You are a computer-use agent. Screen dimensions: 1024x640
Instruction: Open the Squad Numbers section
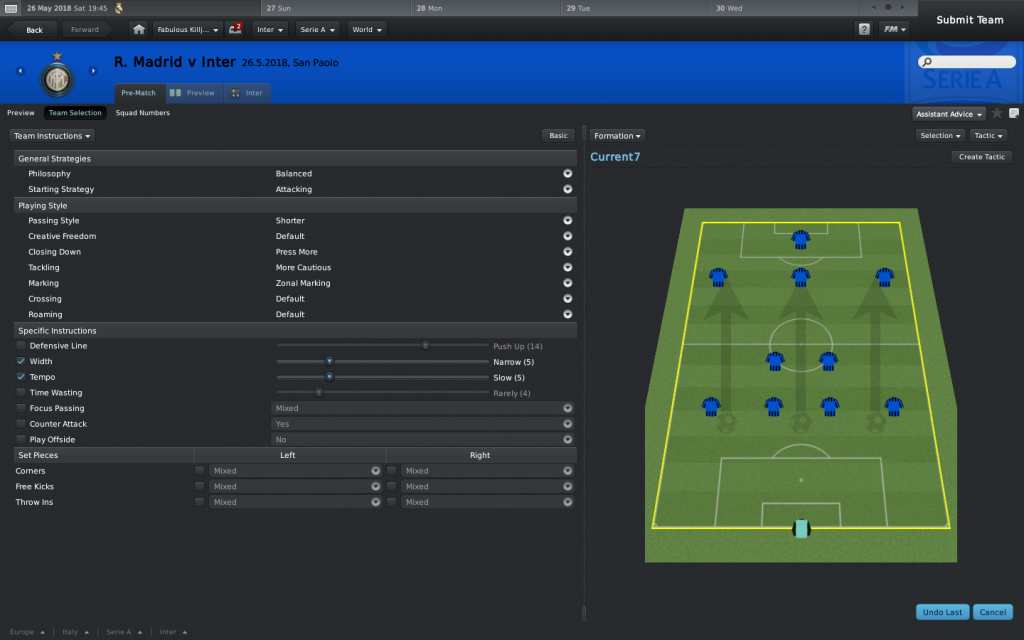[142, 113]
